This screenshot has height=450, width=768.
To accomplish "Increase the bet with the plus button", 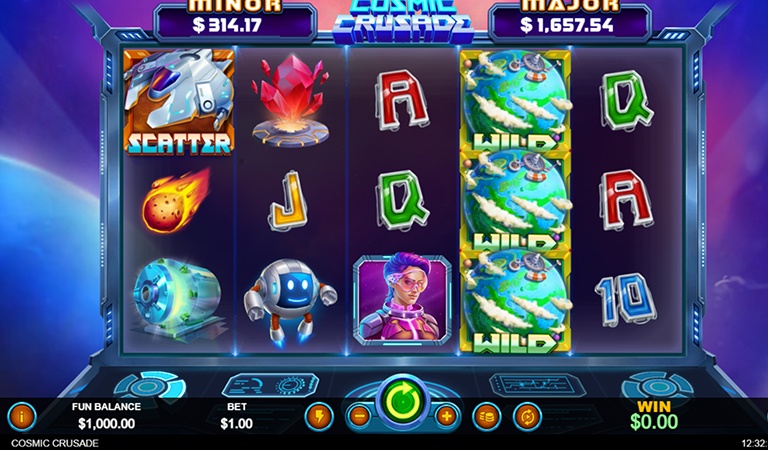I will (x=446, y=415).
